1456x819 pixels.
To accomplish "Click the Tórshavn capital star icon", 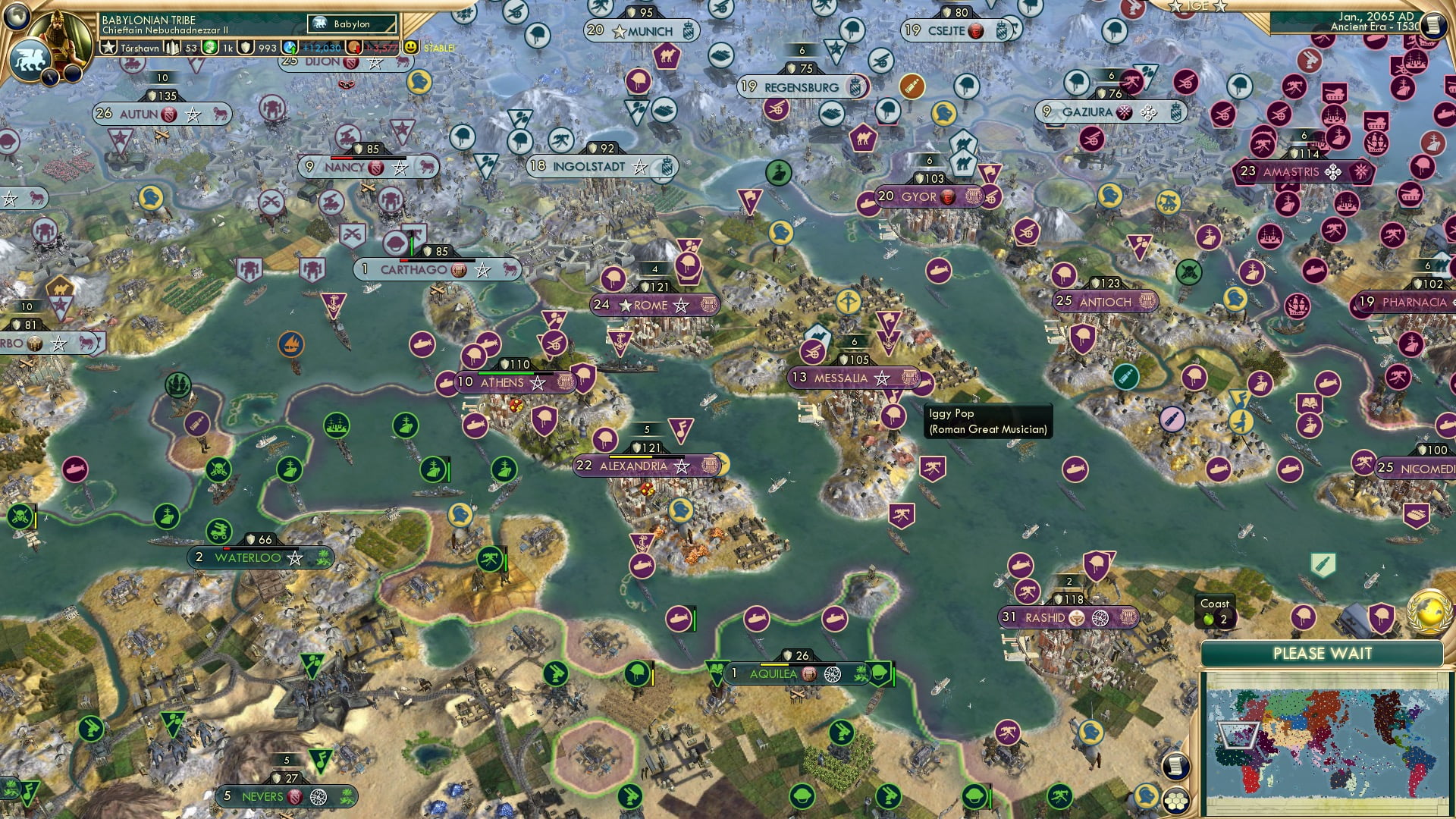I will (108, 46).
